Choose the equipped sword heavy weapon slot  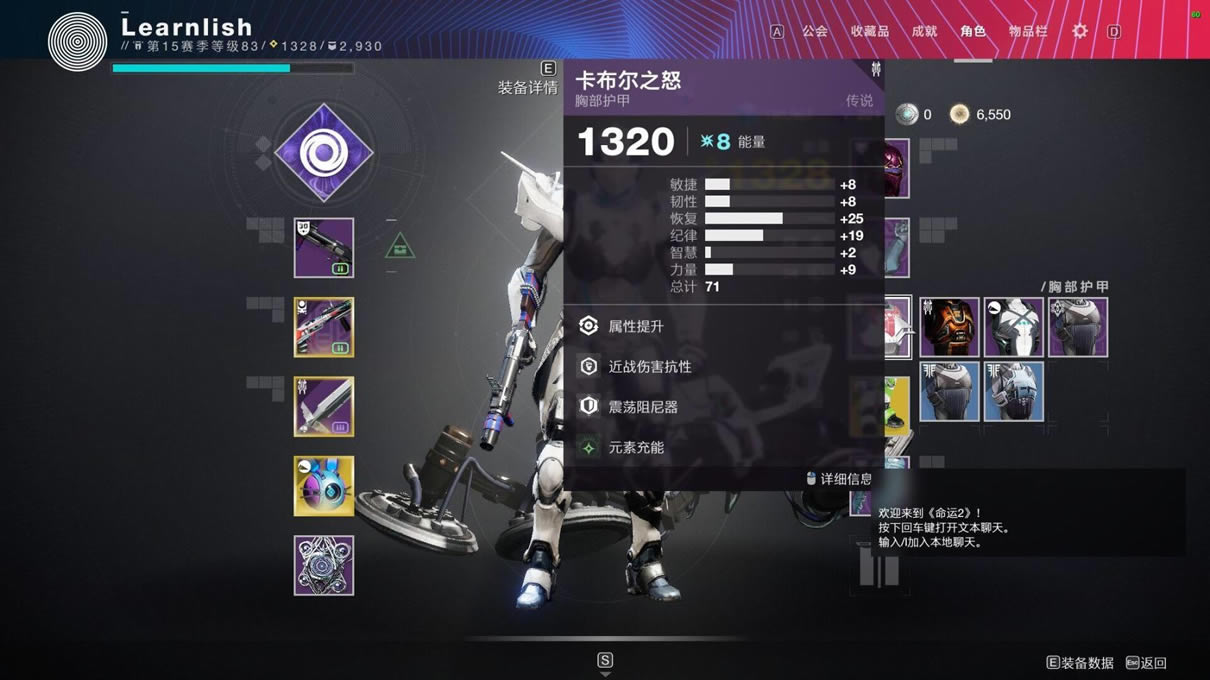tap(323, 406)
